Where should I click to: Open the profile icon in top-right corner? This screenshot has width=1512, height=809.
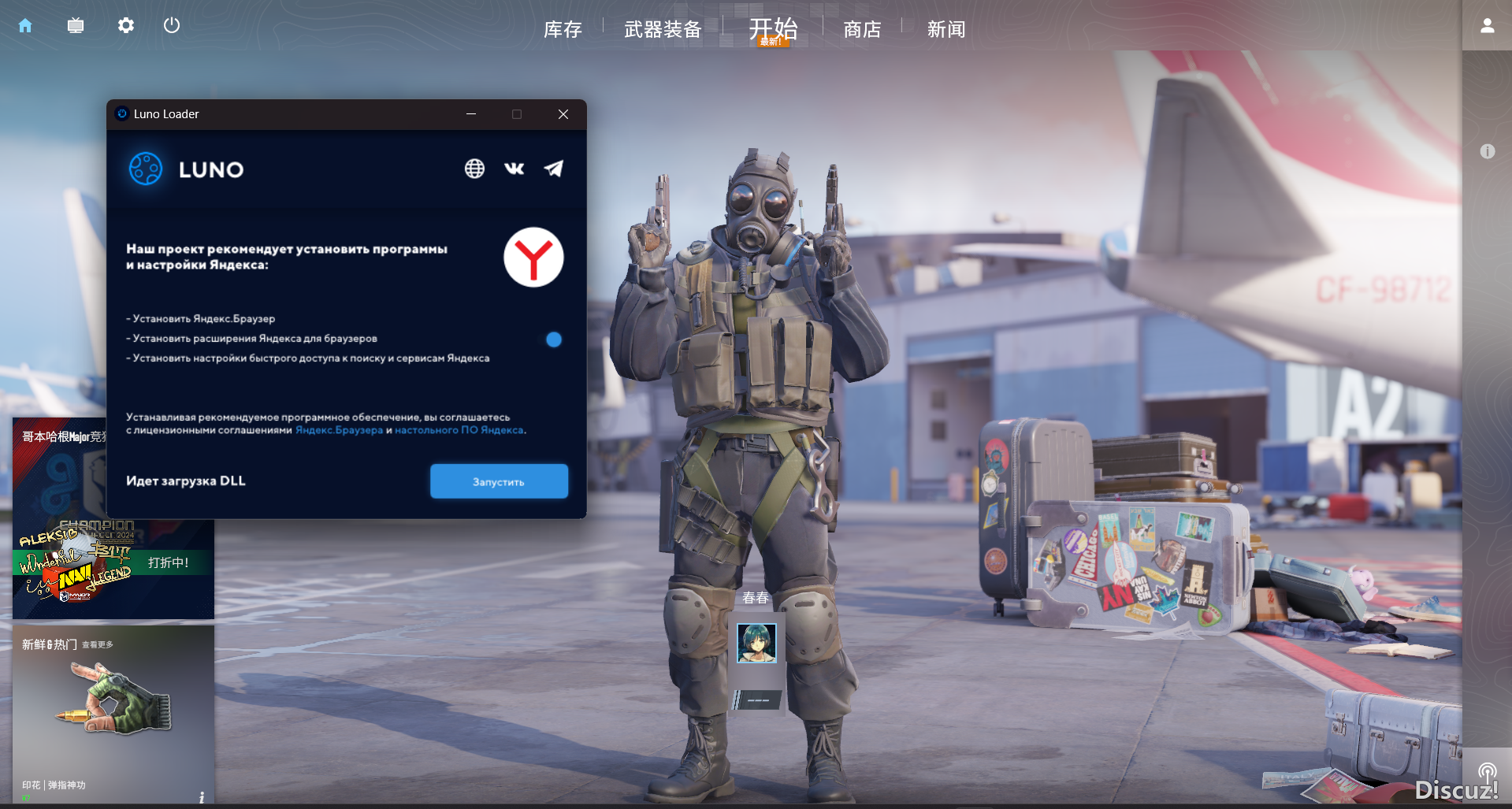click(x=1487, y=26)
